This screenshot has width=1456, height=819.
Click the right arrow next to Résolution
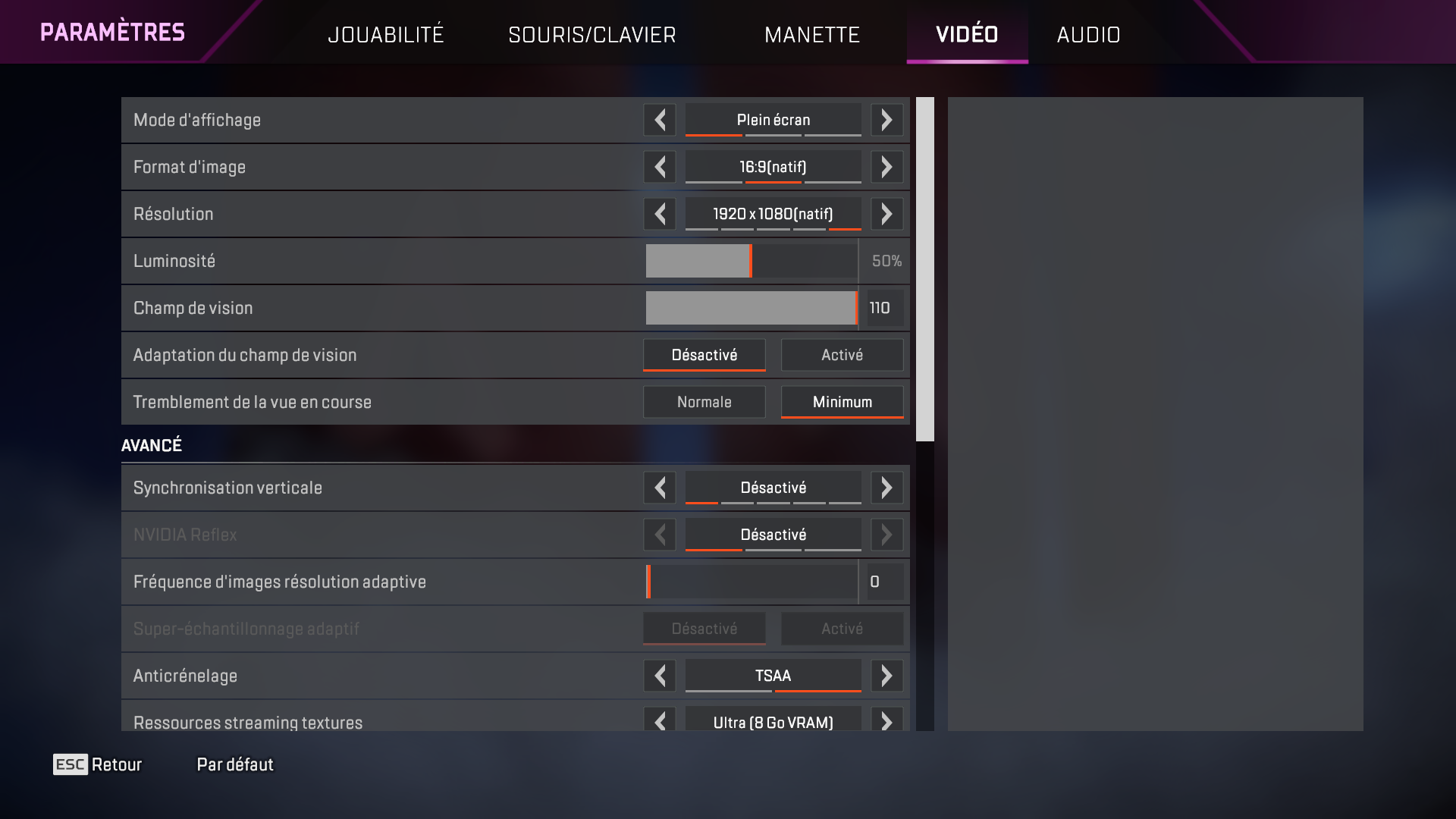pyautogui.click(x=886, y=214)
